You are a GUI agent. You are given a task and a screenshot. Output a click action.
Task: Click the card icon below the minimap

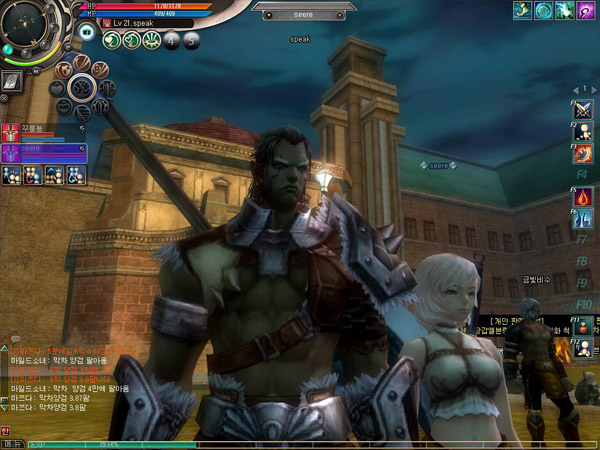12,81
